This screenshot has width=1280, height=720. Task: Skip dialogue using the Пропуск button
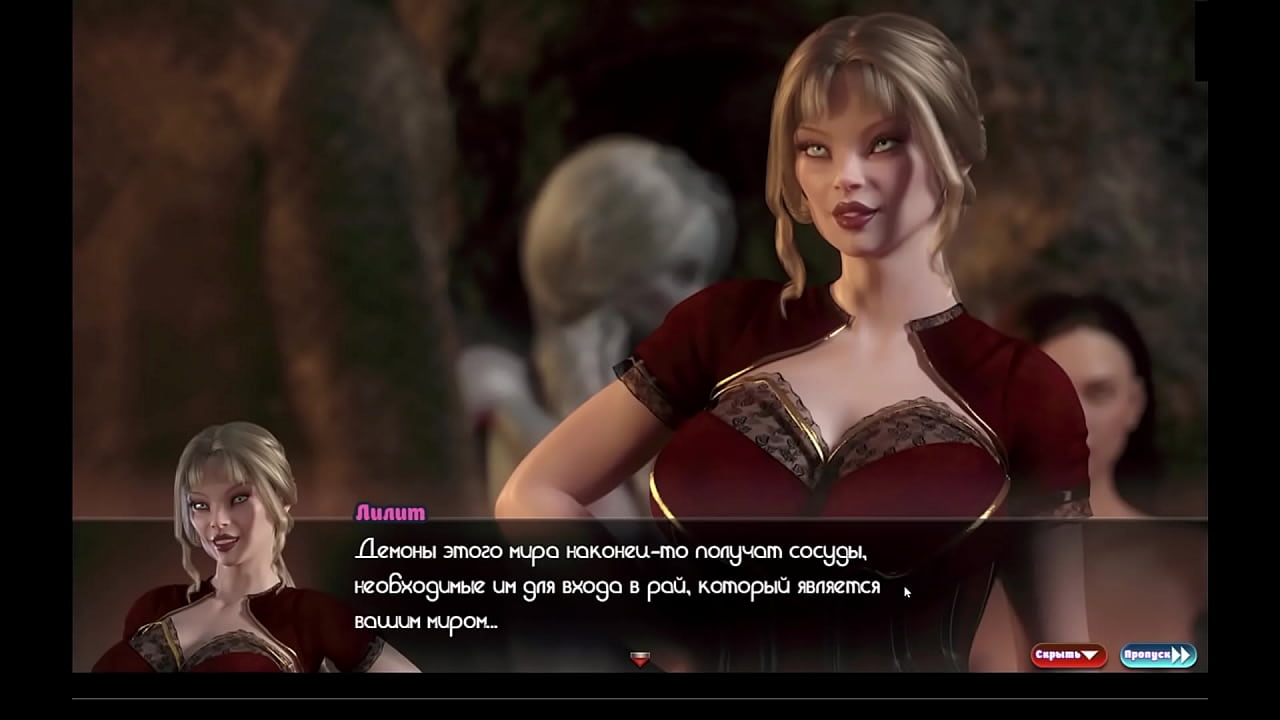click(x=1158, y=656)
